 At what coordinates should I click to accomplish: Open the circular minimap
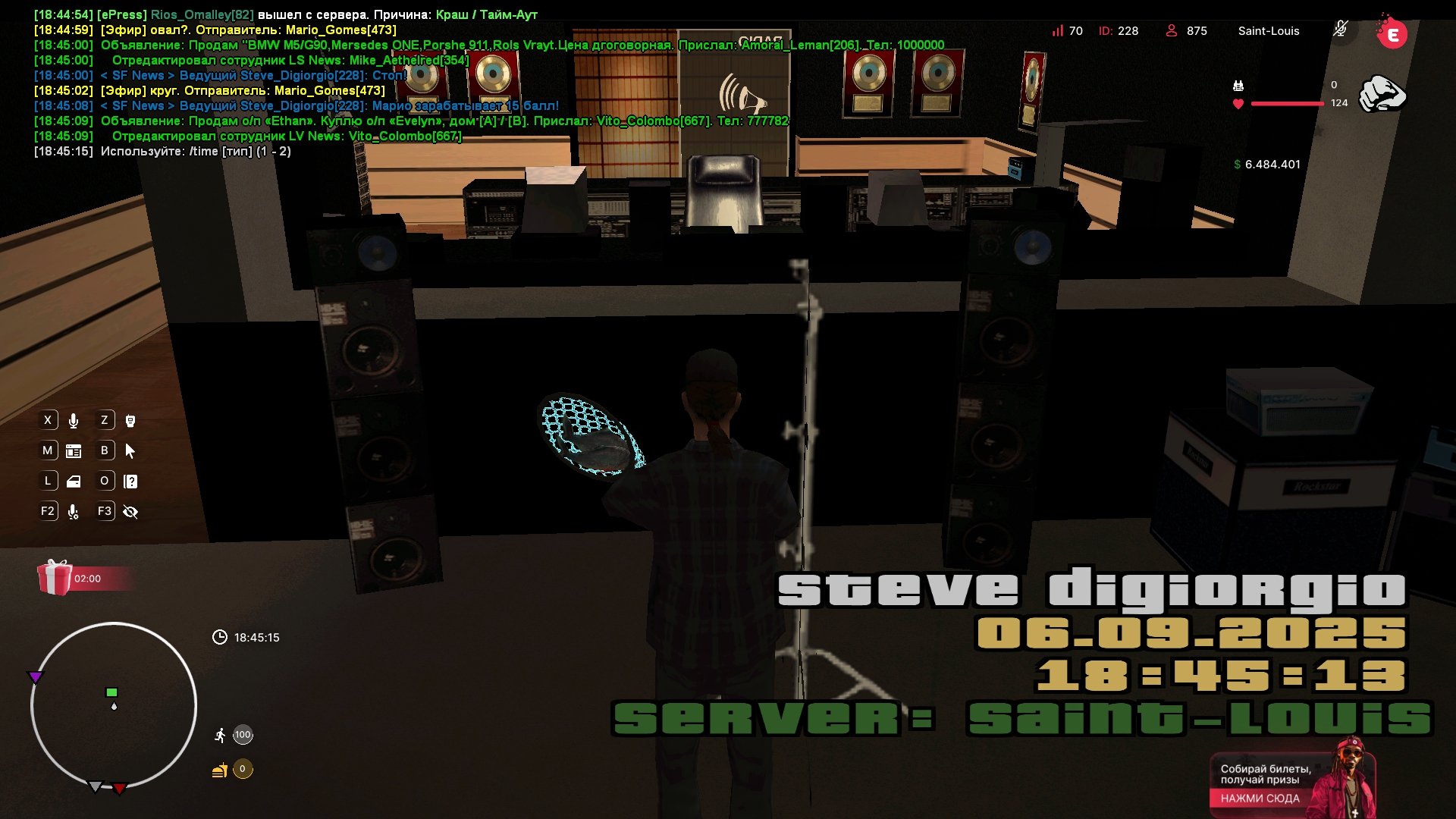click(114, 705)
